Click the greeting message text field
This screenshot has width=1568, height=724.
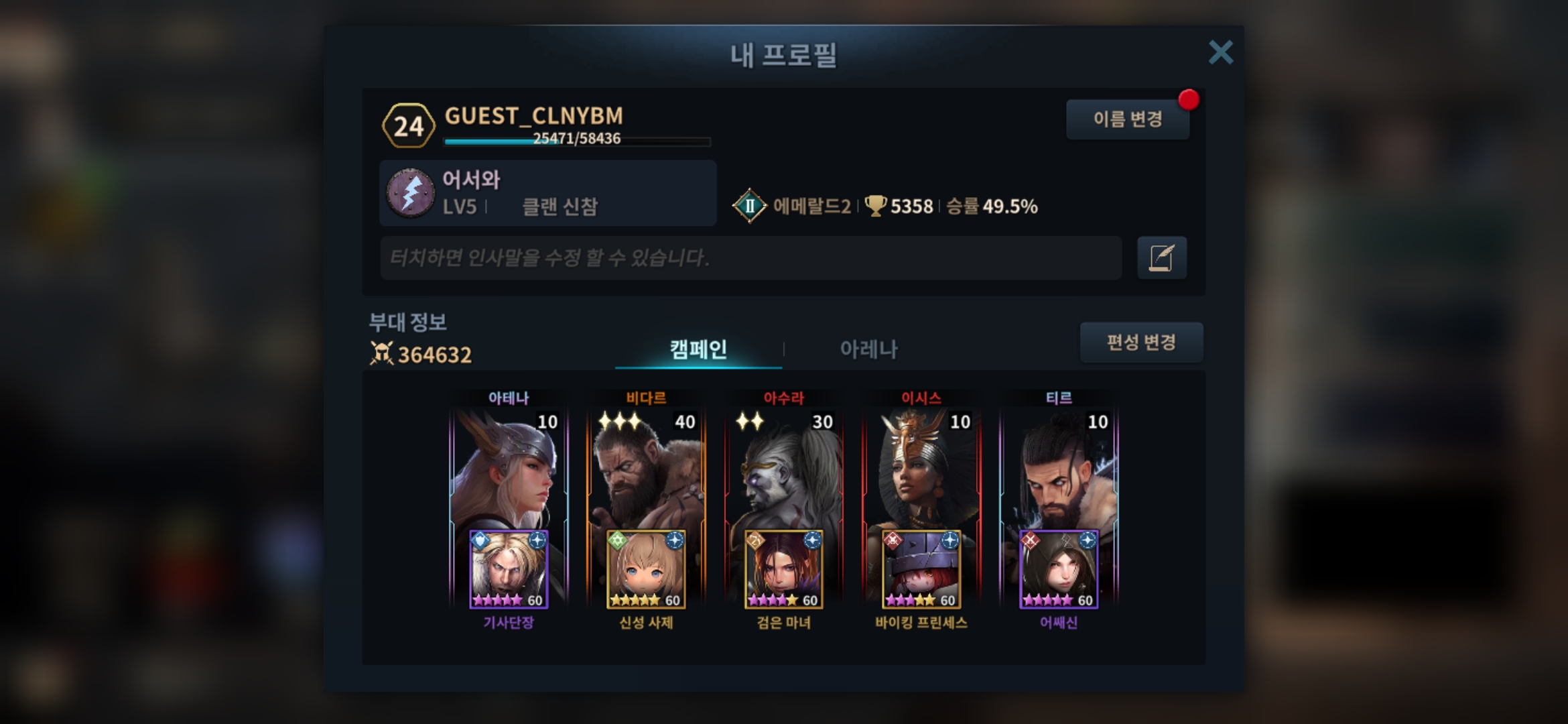click(x=750, y=257)
